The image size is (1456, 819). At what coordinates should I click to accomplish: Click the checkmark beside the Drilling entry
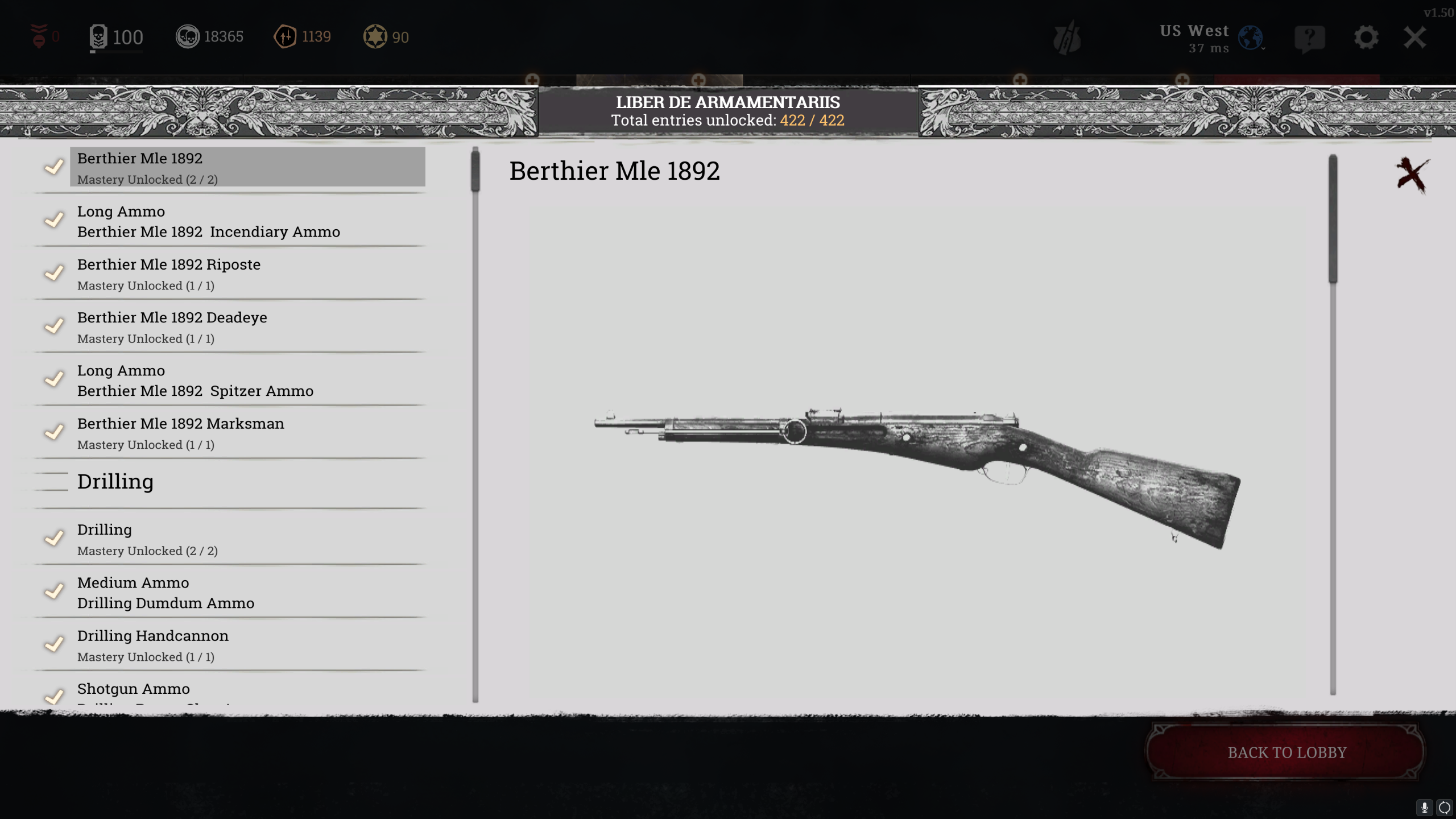pyautogui.click(x=54, y=539)
